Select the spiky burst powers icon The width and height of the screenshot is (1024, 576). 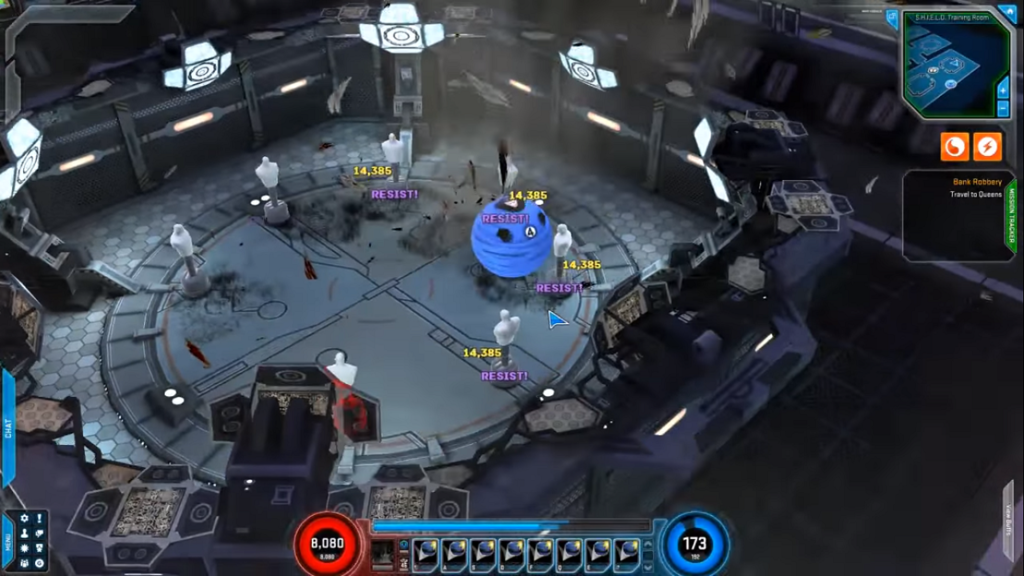(x=25, y=549)
